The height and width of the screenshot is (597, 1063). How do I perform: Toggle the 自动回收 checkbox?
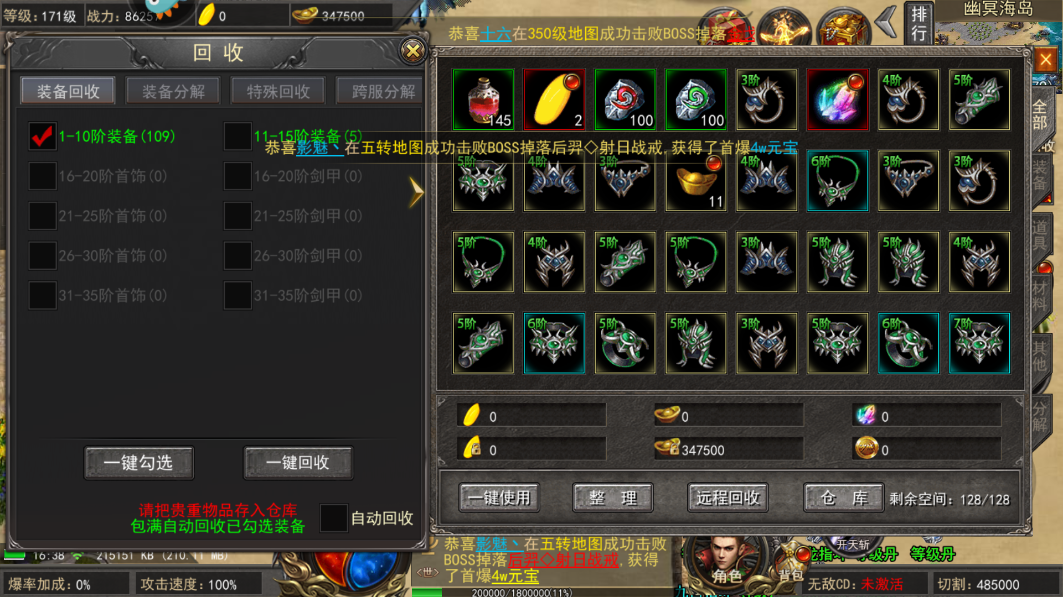pyautogui.click(x=333, y=518)
